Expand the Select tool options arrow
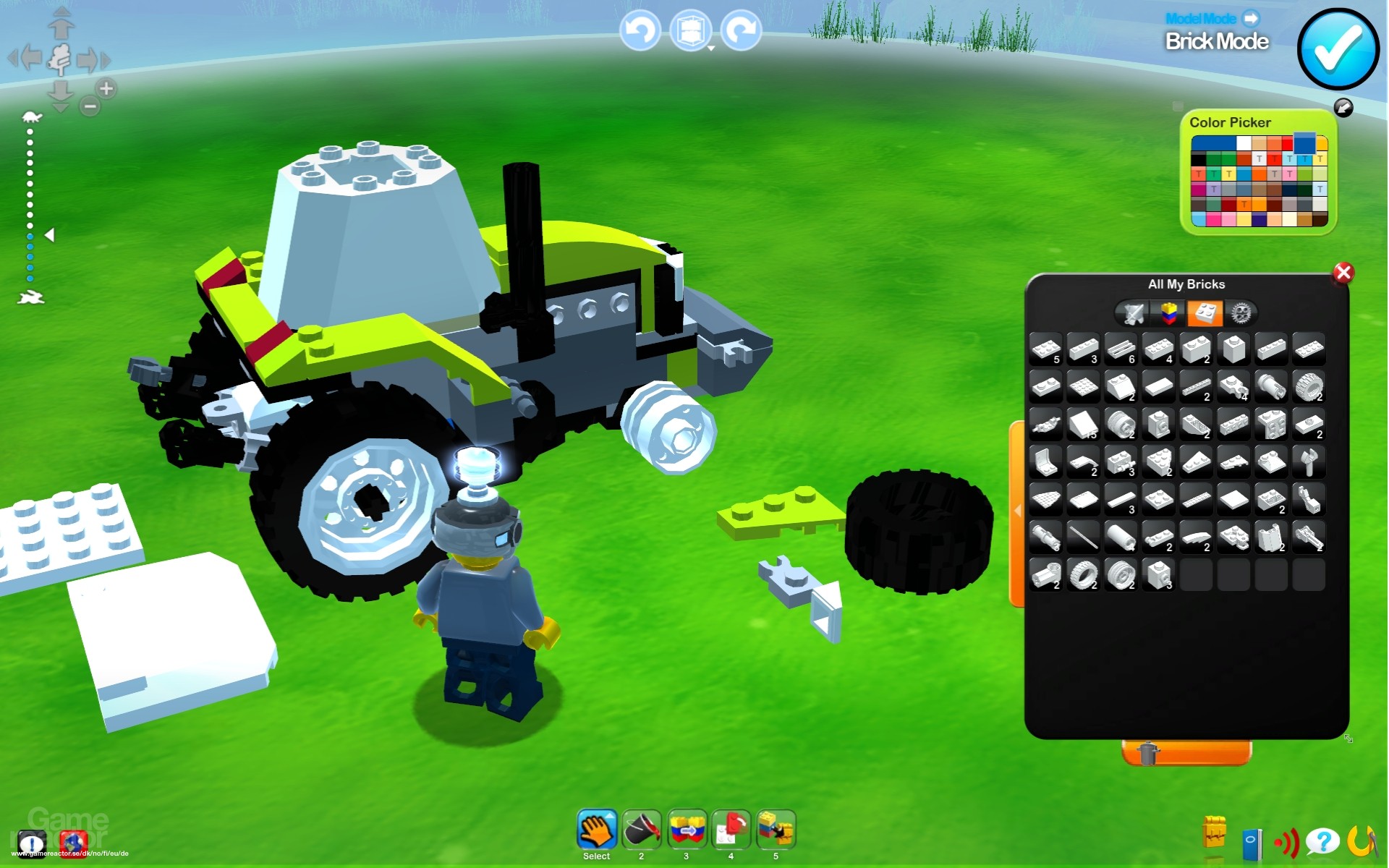Viewport: 1389px width, 868px height. point(610,815)
